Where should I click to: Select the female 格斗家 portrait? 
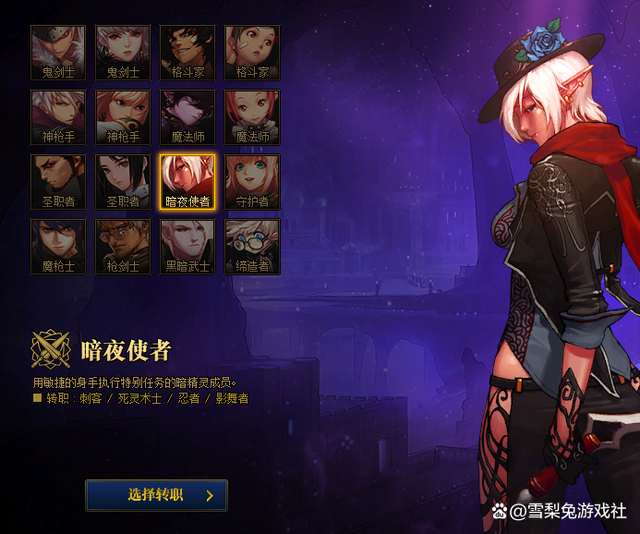click(252, 53)
